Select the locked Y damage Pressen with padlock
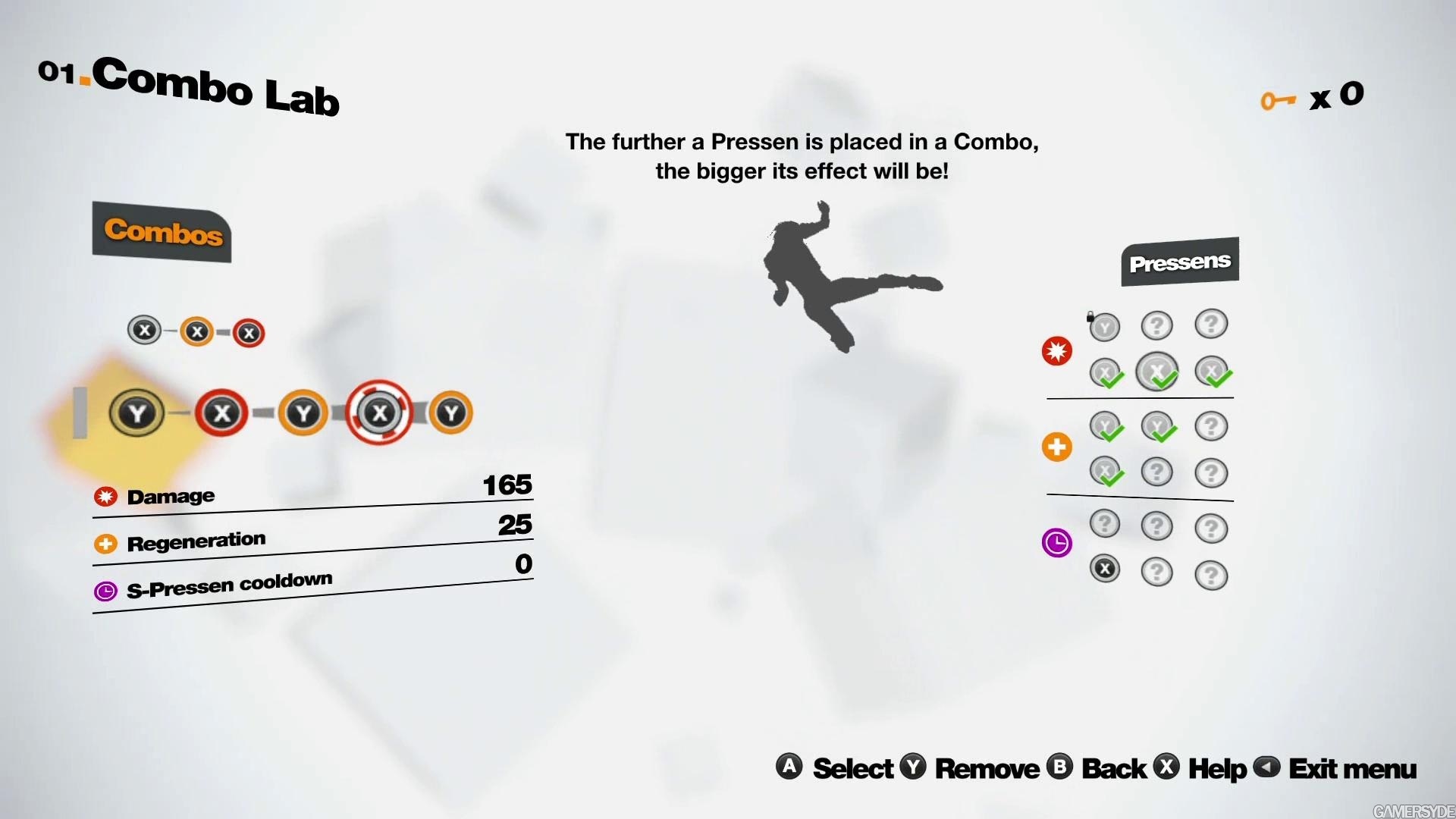 [1104, 327]
